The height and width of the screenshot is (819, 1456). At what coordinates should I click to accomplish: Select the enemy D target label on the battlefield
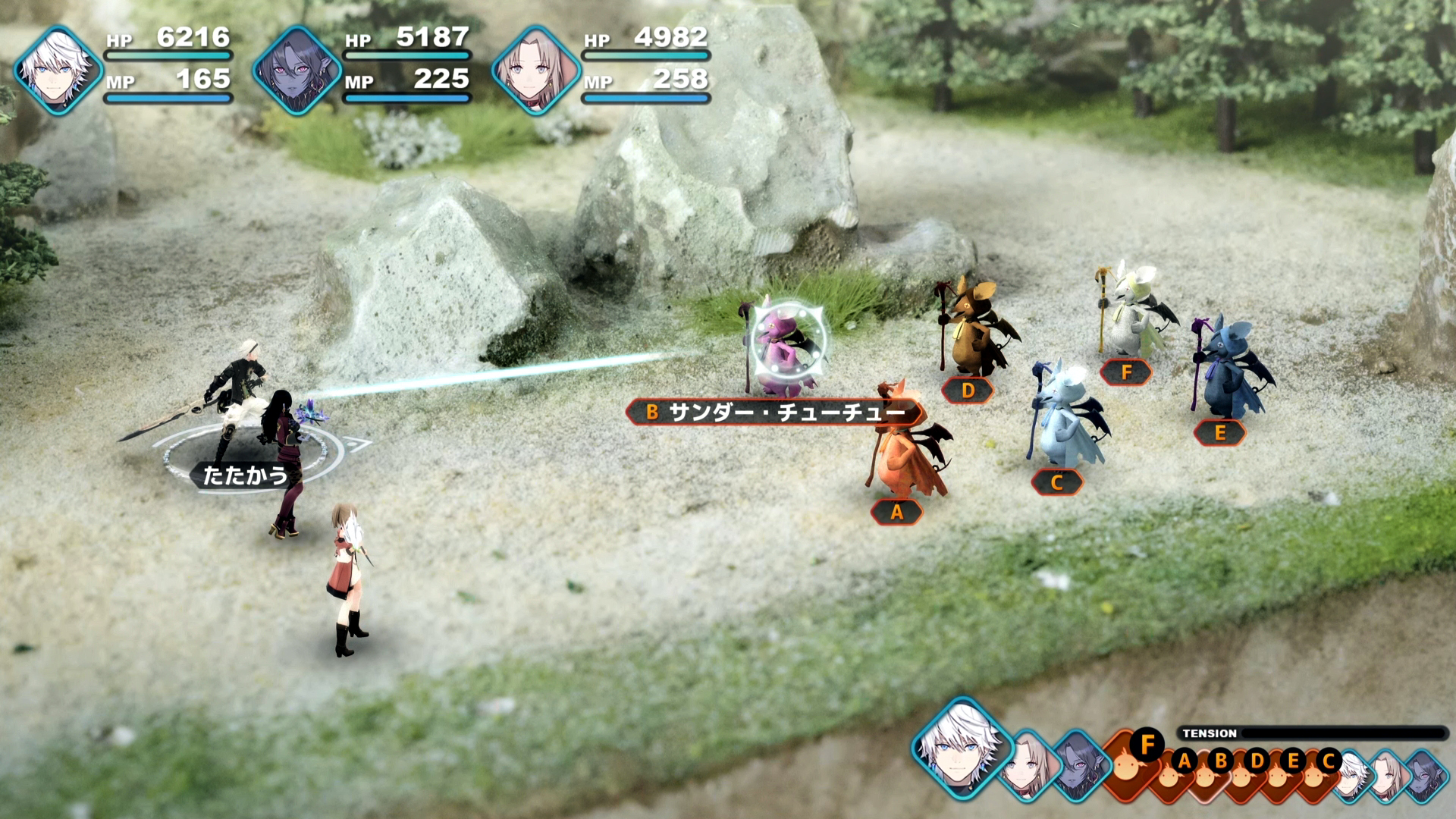tap(968, 391)
